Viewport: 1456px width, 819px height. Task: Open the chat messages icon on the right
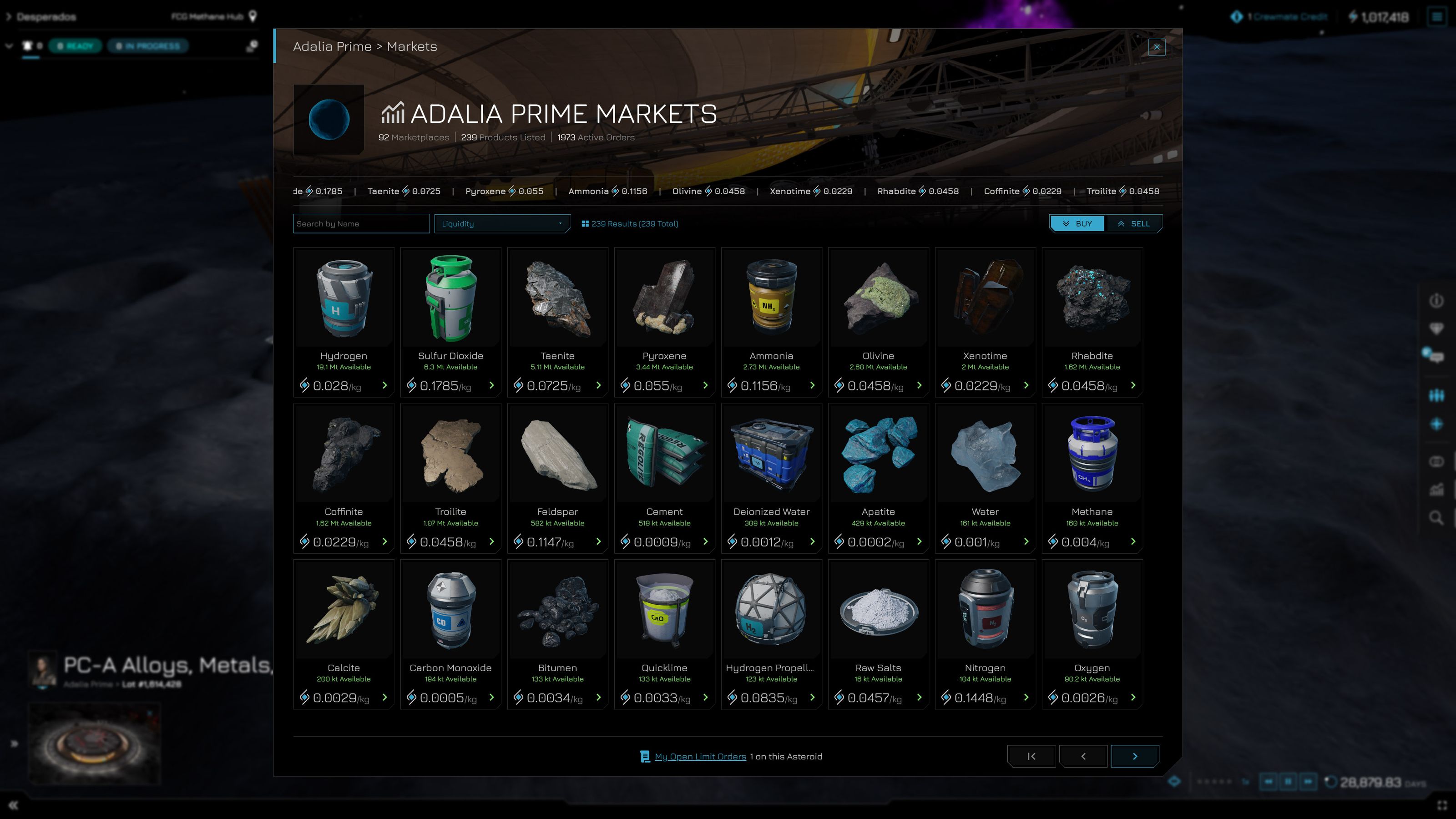point(1436,355)
